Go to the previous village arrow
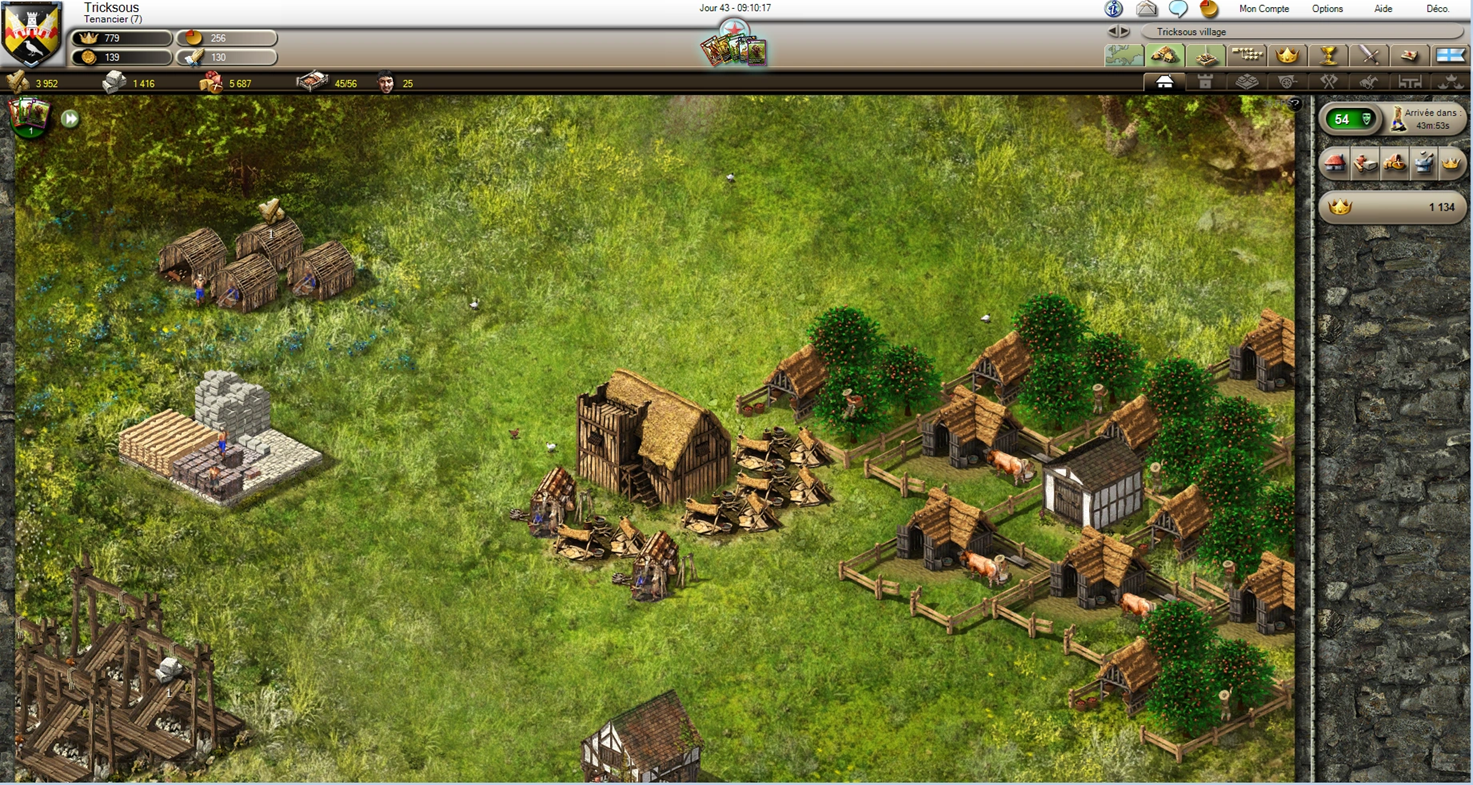The image size is (1473, 785). (1112, 32)
